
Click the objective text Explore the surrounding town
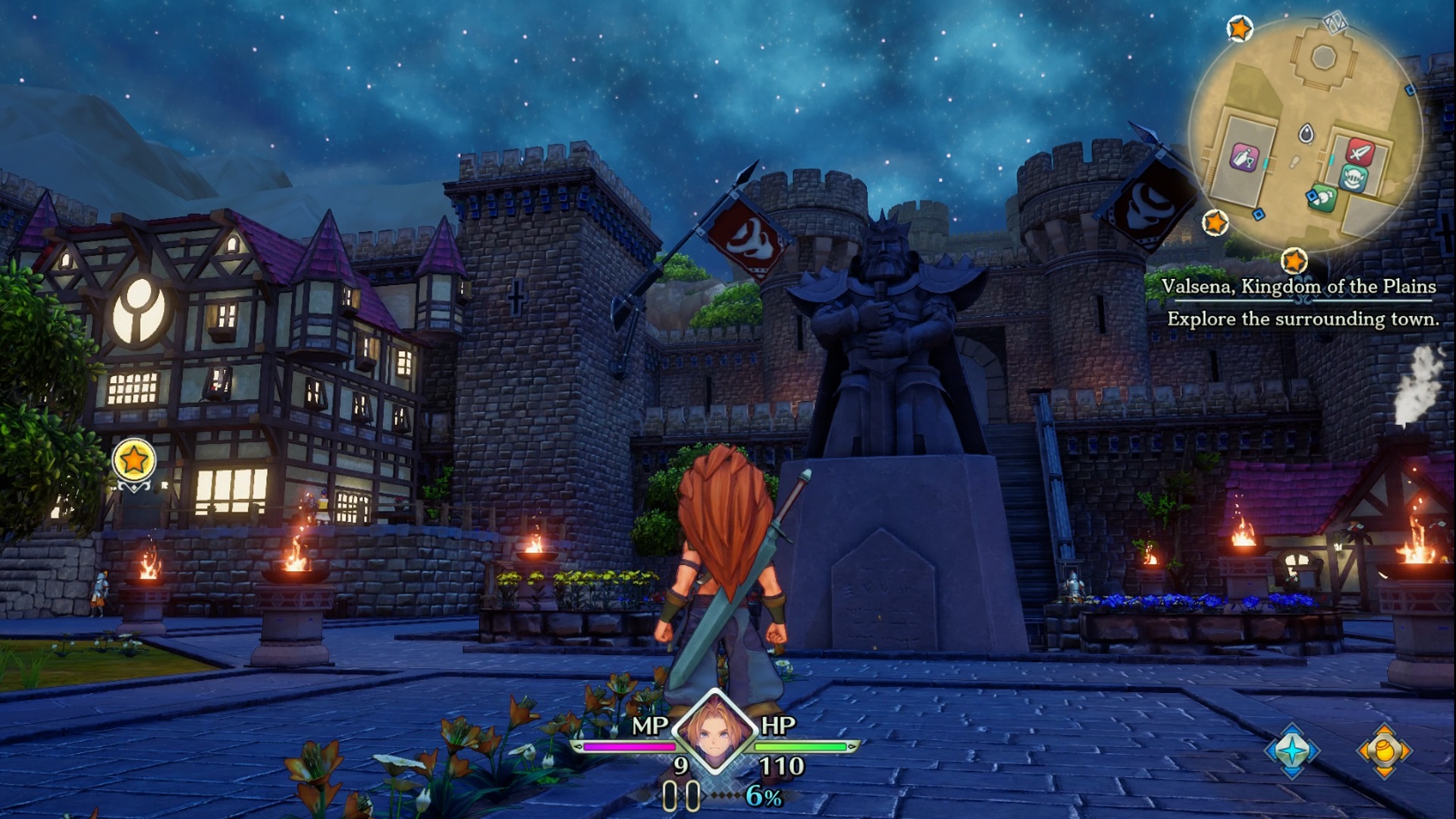pyautogui.click(x=1303, y=320)
